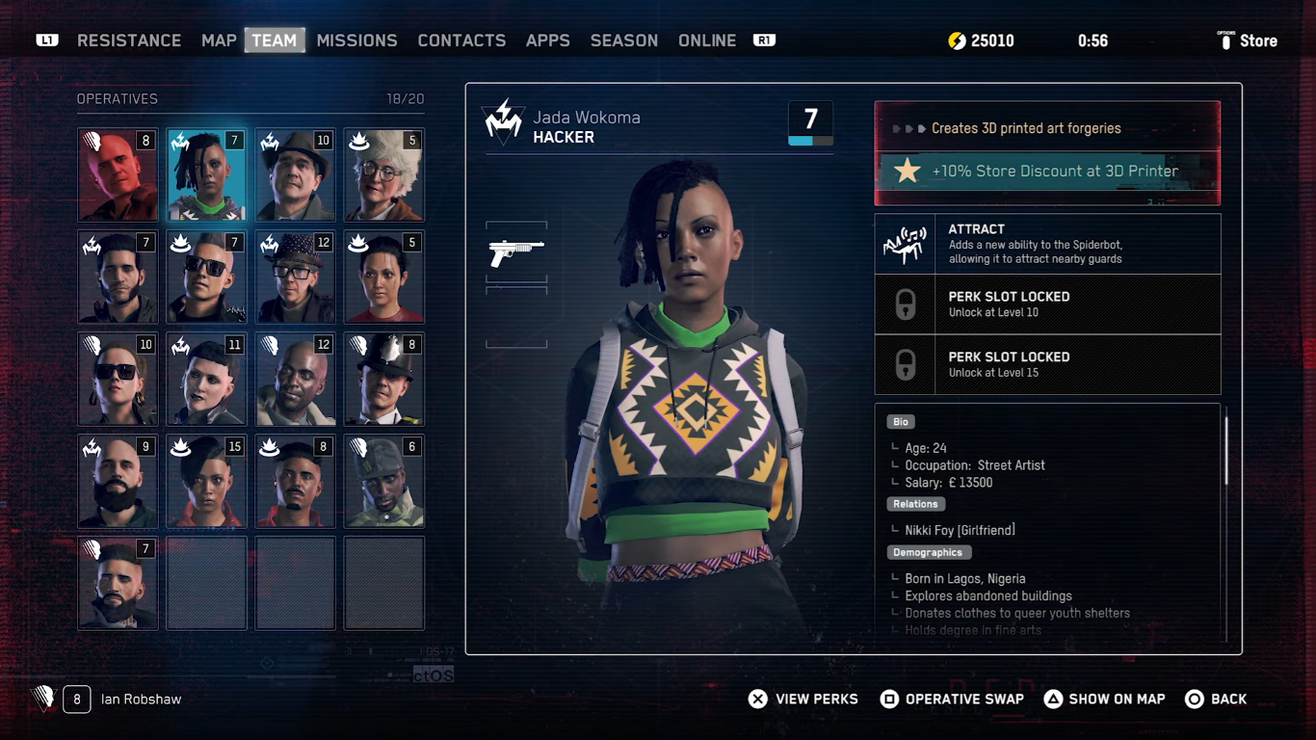The height and width of the screenshot is (740, 1316).
Task: Open the Season tab
Action: [624, 41]
